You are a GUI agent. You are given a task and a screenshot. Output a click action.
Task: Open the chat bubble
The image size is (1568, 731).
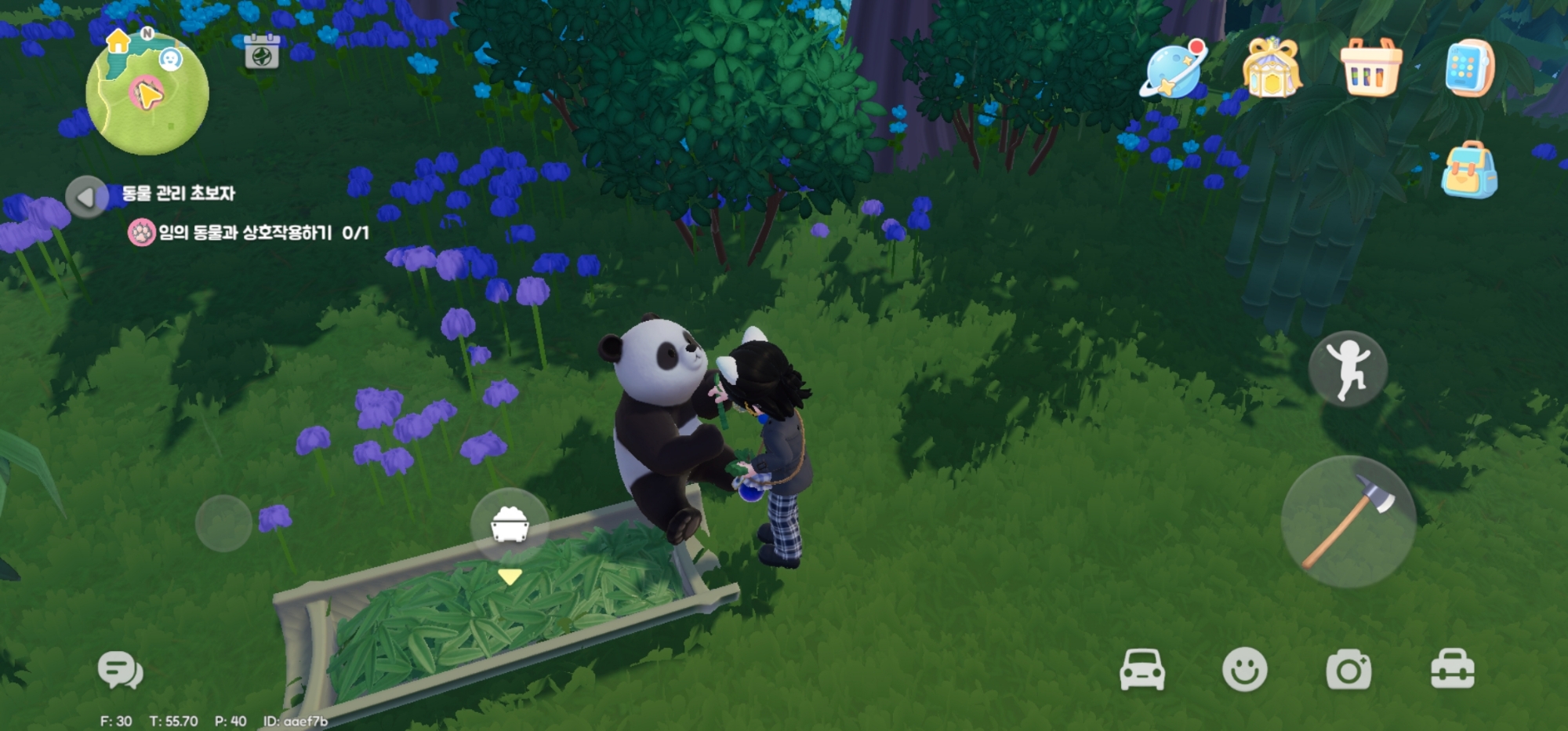[x=120, y=671]
